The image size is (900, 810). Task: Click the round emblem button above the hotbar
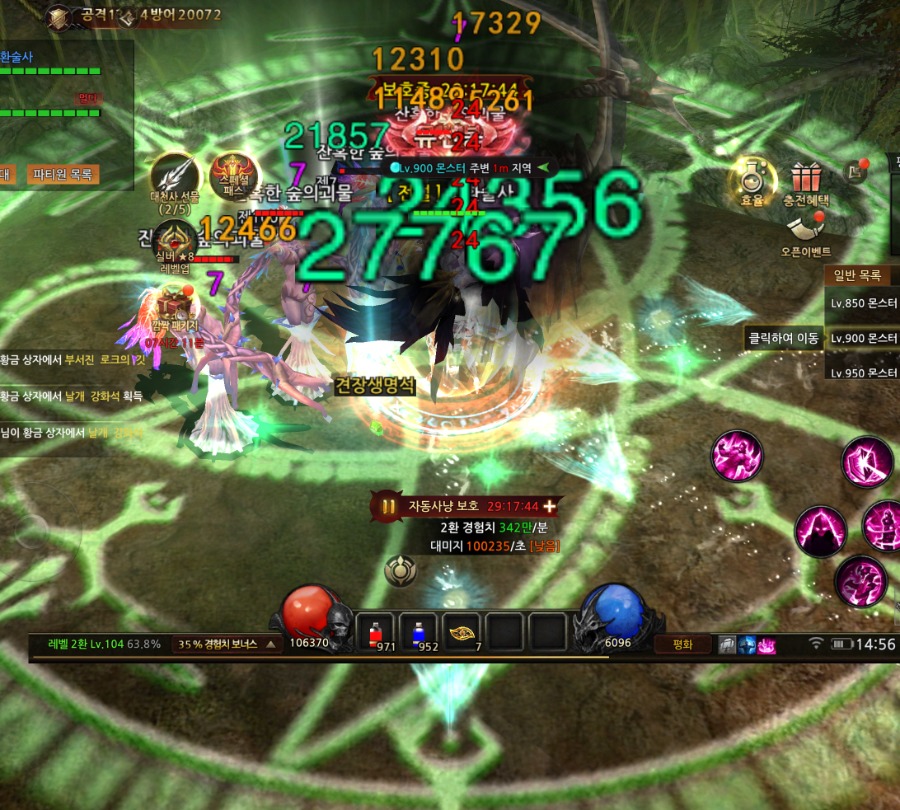[x=400, y=570]
